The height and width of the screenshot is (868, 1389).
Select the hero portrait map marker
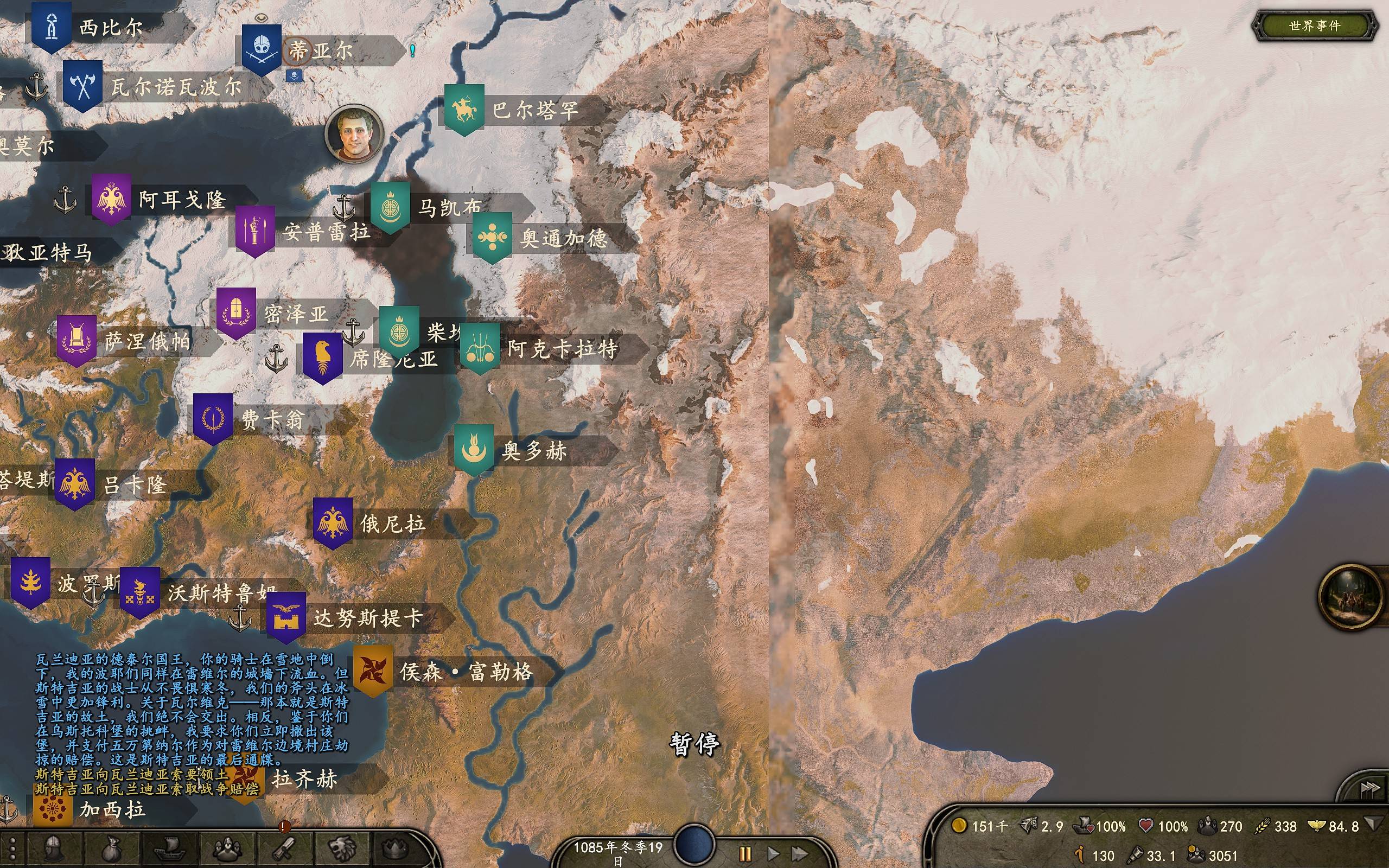pyautogui.click(x=354, y=133)
